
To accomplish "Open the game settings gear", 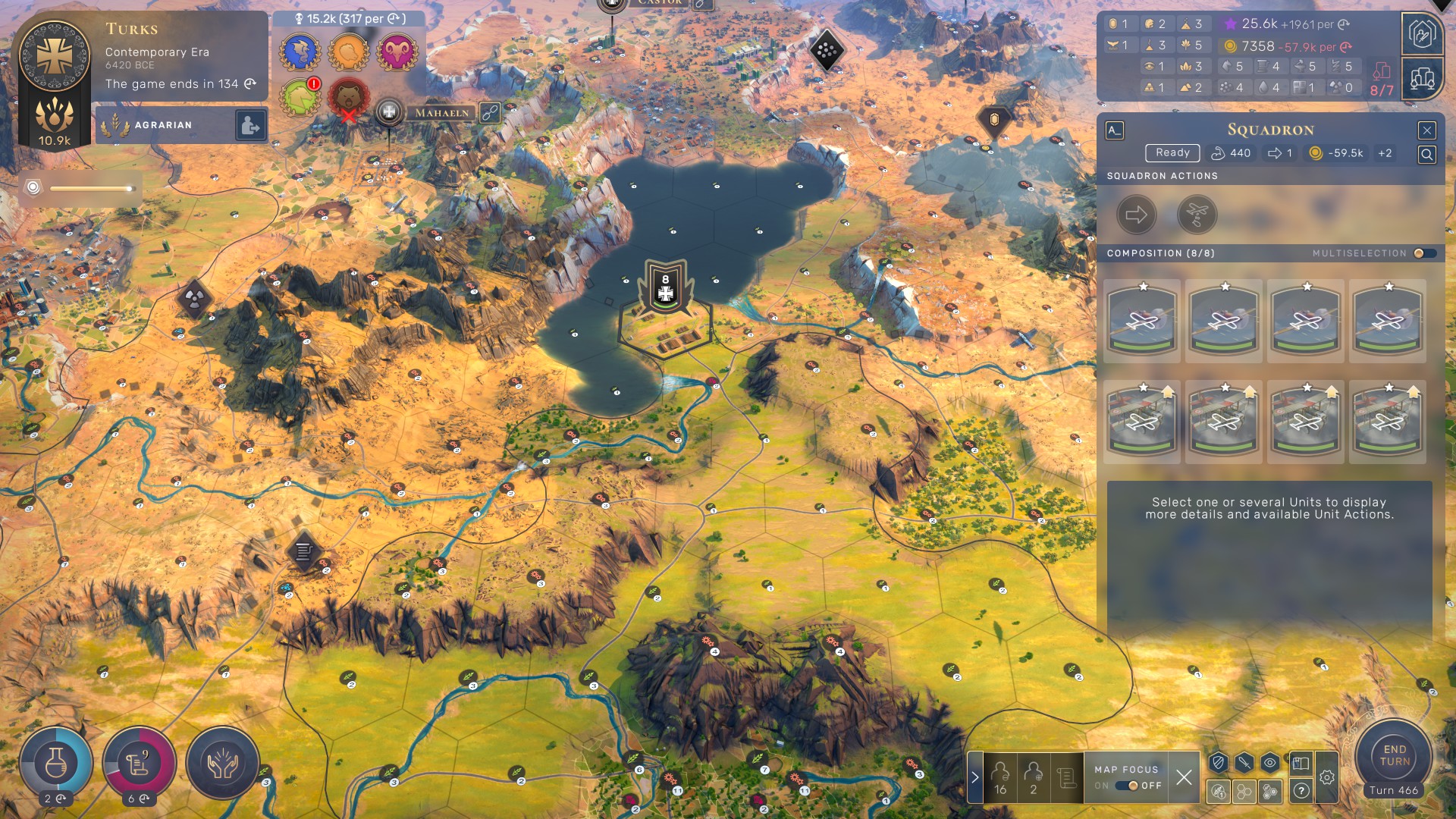I will coord(1326,777).
